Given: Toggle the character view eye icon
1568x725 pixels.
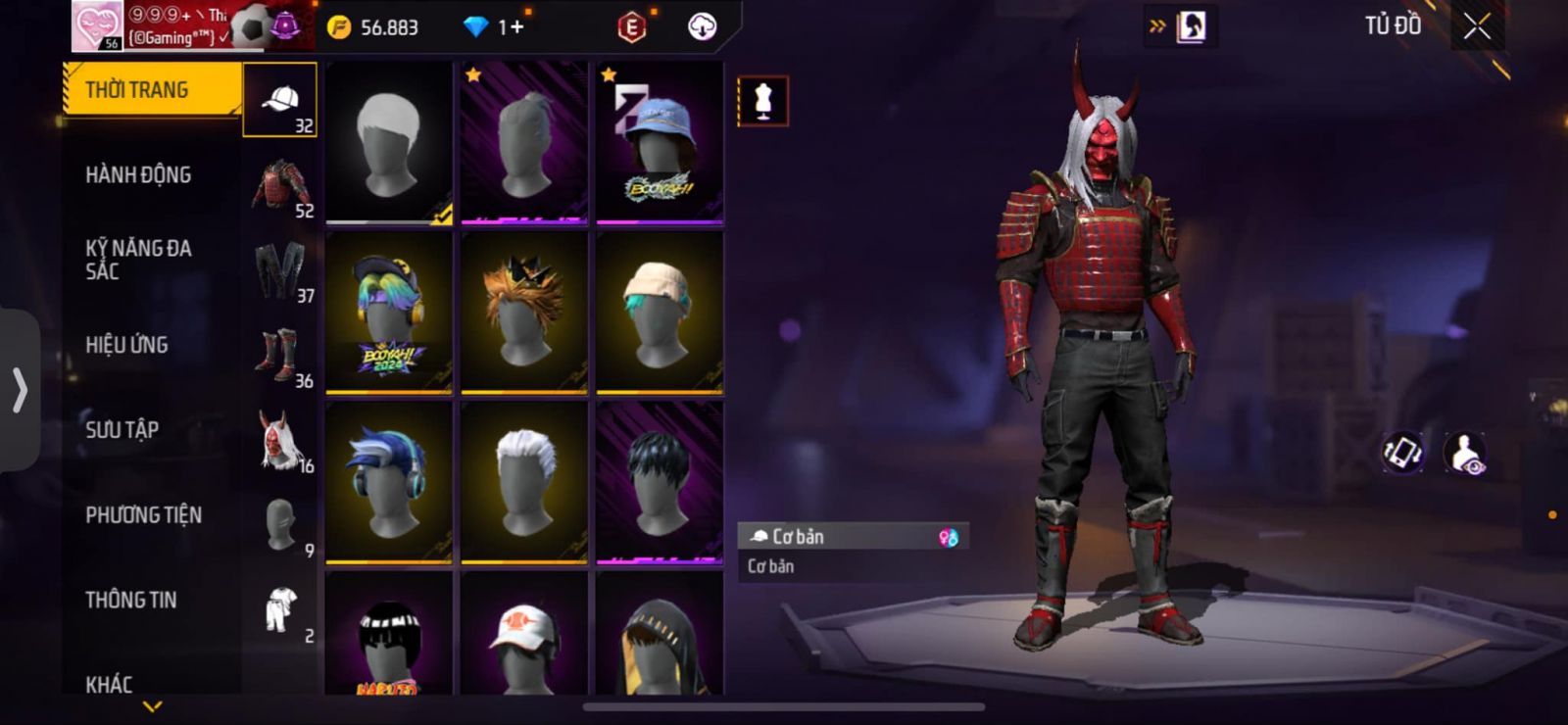Looking at the screenshot, I should tap(1465, 454).
